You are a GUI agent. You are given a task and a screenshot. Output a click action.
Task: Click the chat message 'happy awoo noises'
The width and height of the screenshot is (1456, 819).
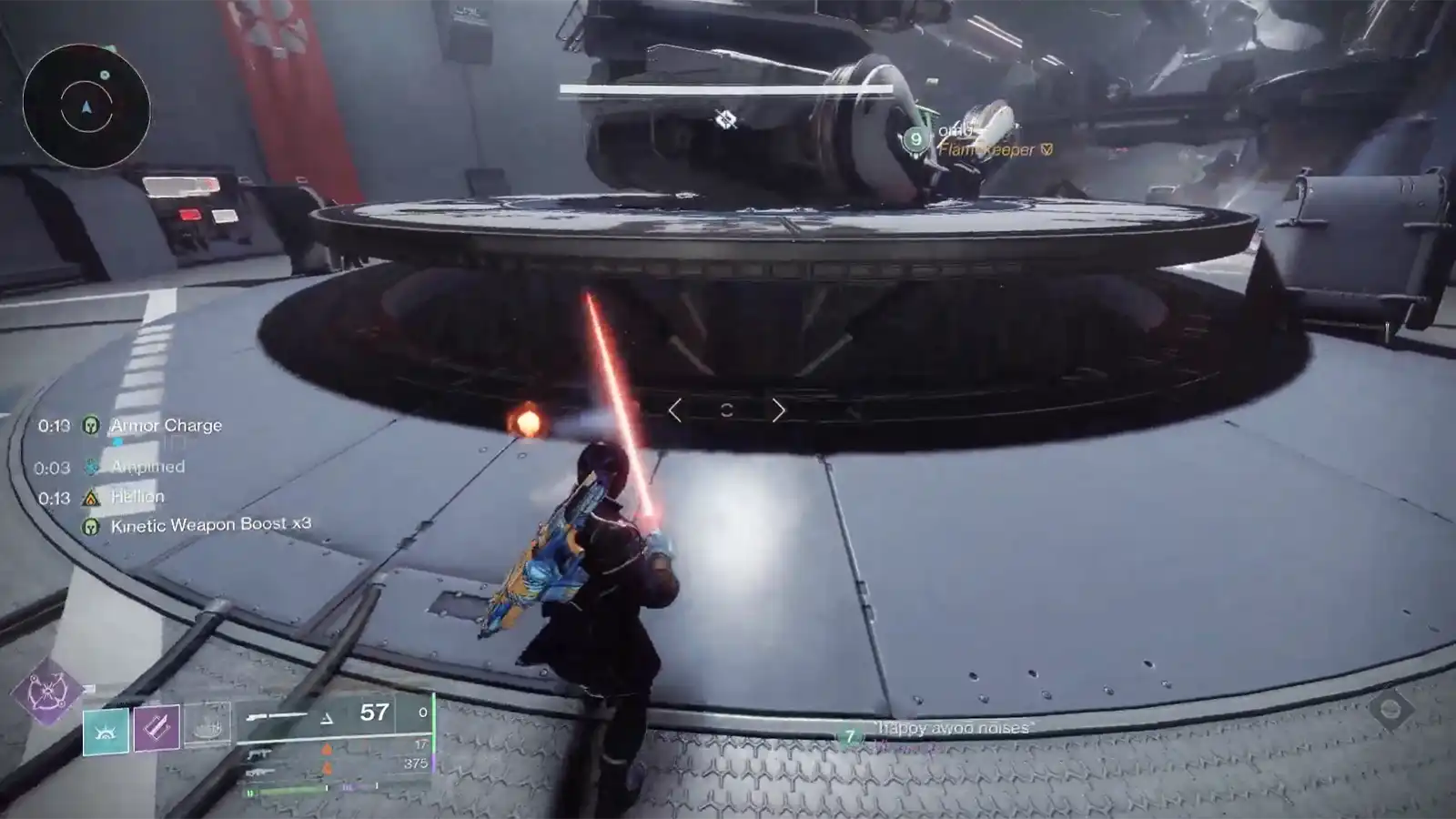click(951, 728)
